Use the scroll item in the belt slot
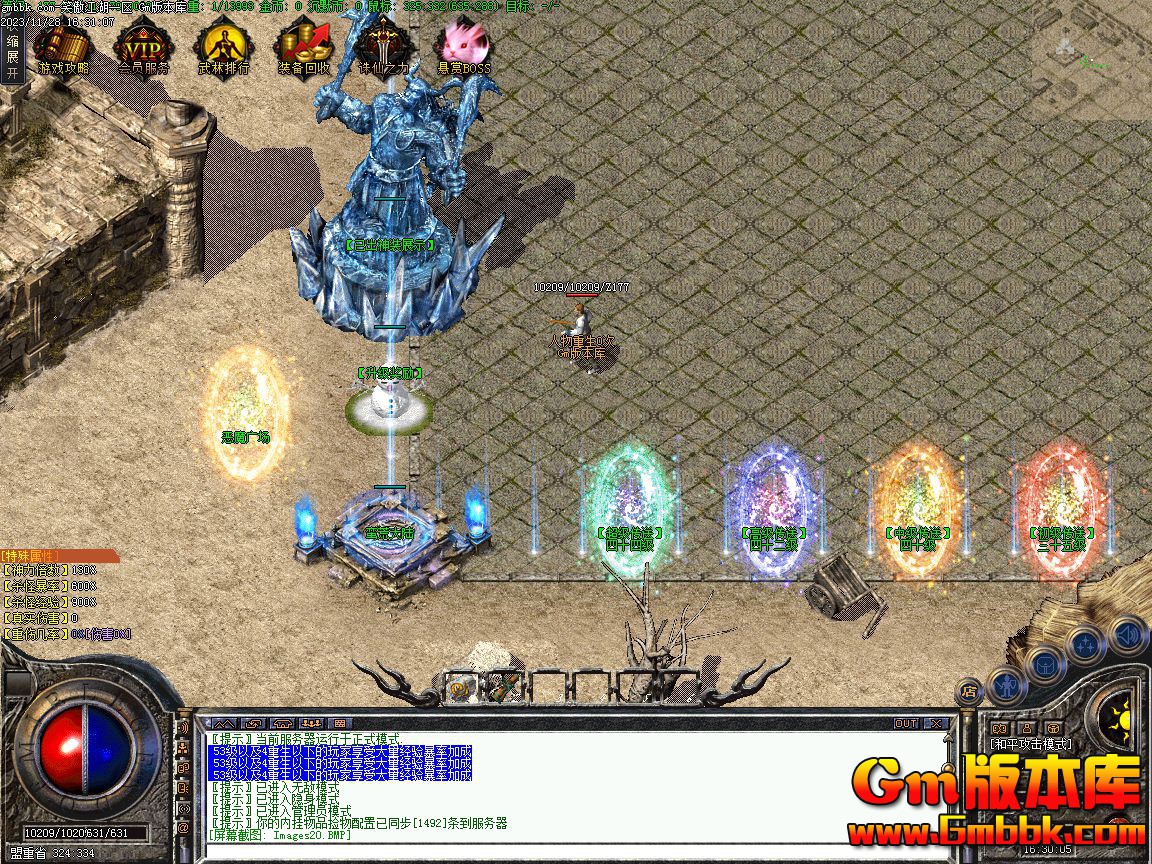1152x864 pixels. point(462,687)
